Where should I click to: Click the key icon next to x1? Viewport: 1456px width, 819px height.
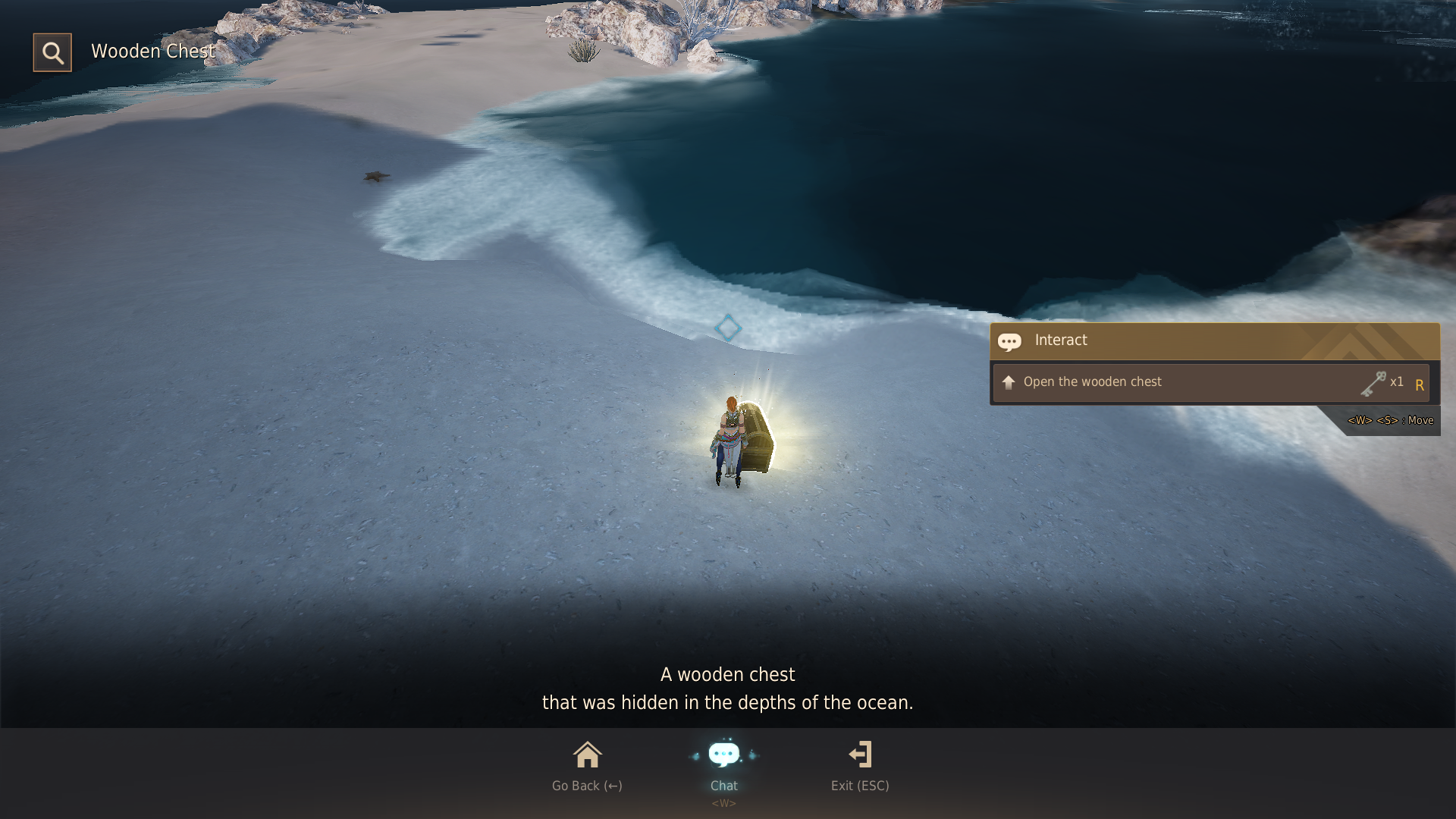(1373, 382)
